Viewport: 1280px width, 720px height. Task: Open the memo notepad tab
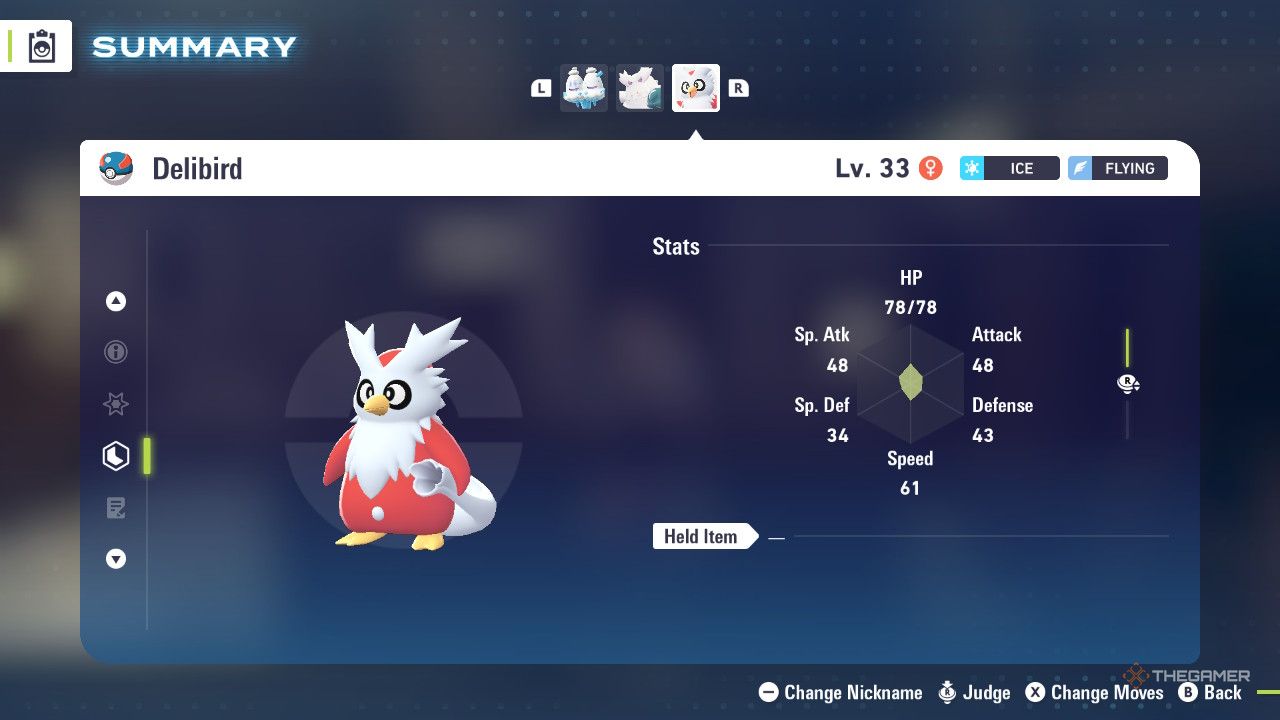click(116, 508)
